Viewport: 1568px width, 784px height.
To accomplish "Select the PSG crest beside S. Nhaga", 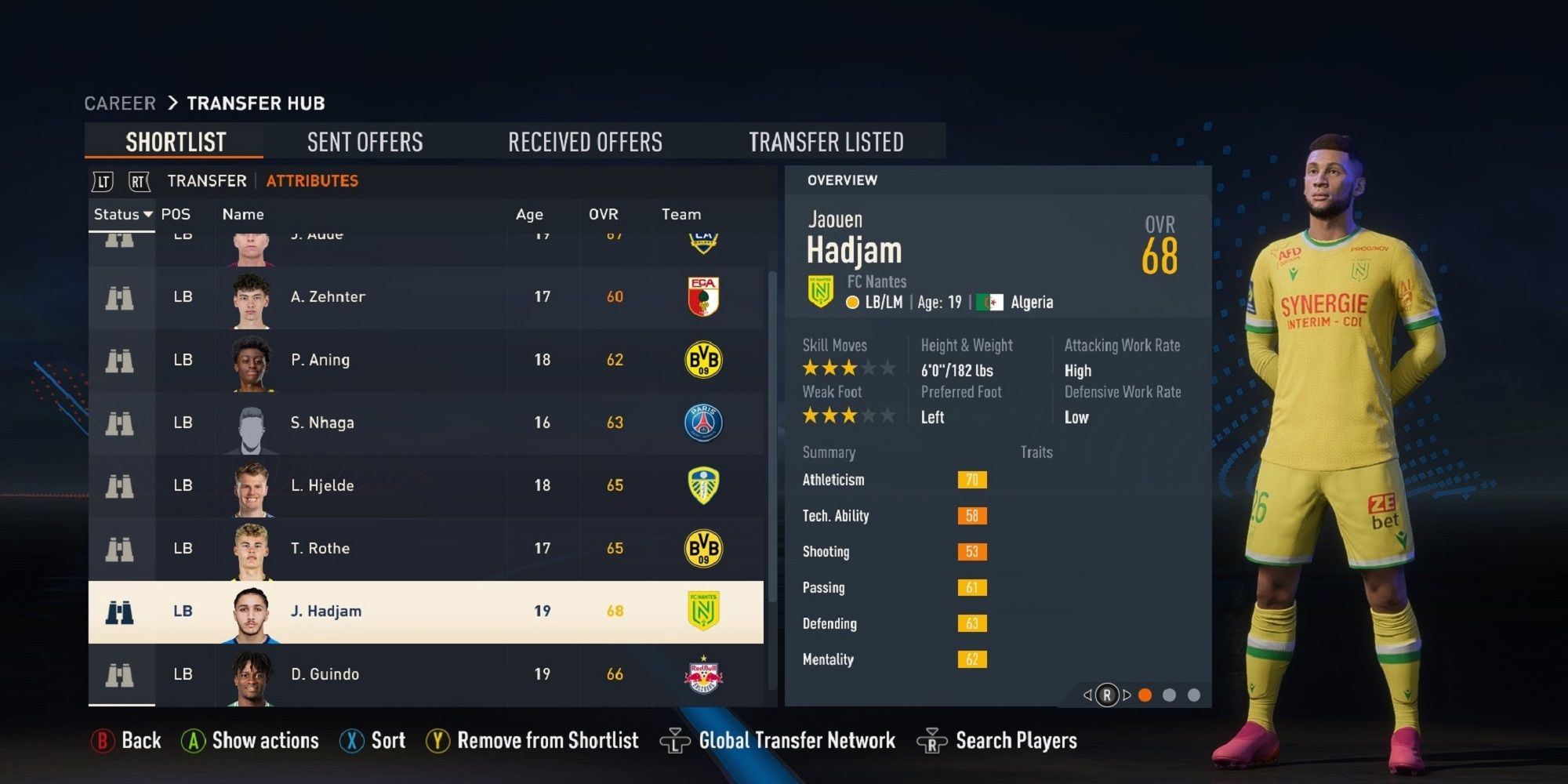I will pyautogui.click(x=703, y=422).
